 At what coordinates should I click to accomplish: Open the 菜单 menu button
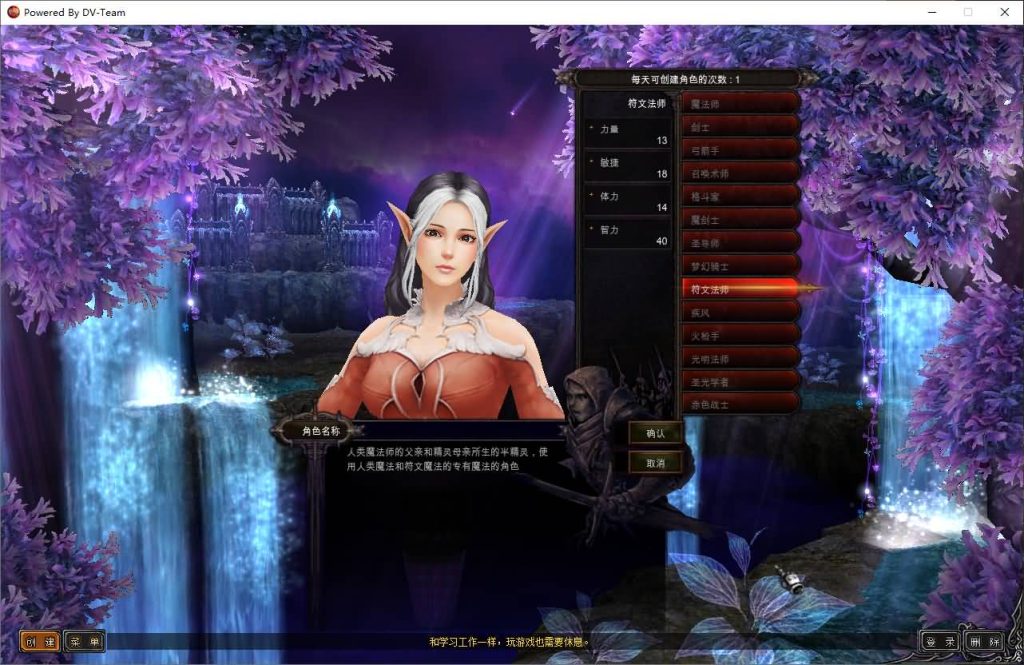pyautogui.click(x=85, y=641)
